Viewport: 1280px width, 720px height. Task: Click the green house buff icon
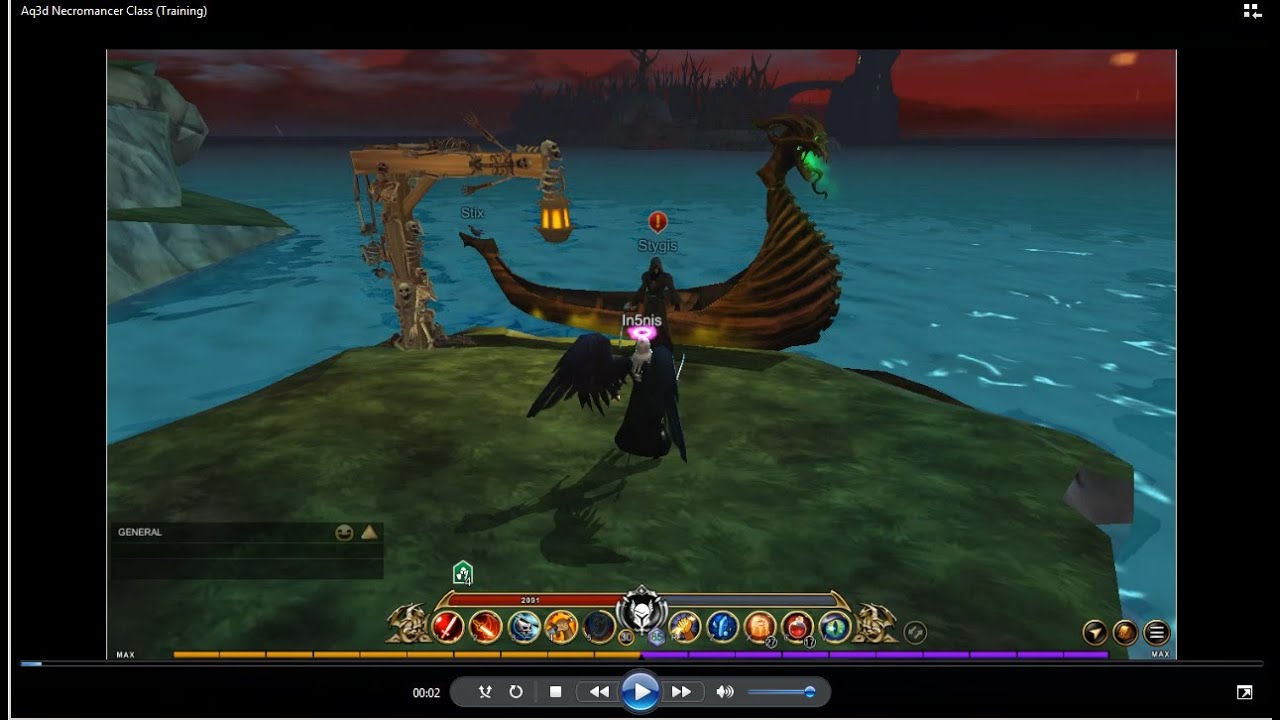462,573
